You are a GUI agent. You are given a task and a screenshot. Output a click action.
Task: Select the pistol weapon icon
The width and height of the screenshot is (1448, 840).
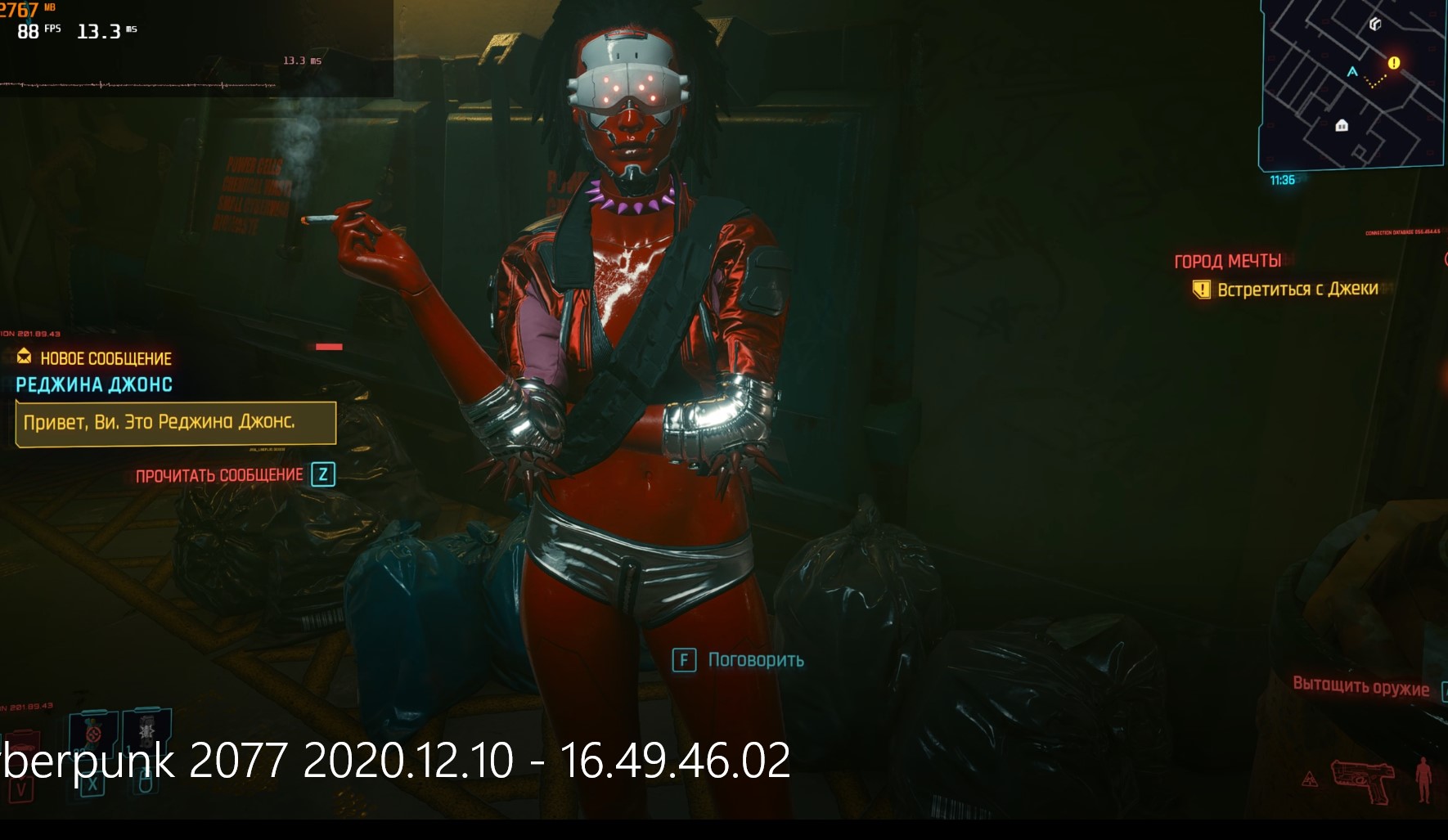click(1362, 779)
